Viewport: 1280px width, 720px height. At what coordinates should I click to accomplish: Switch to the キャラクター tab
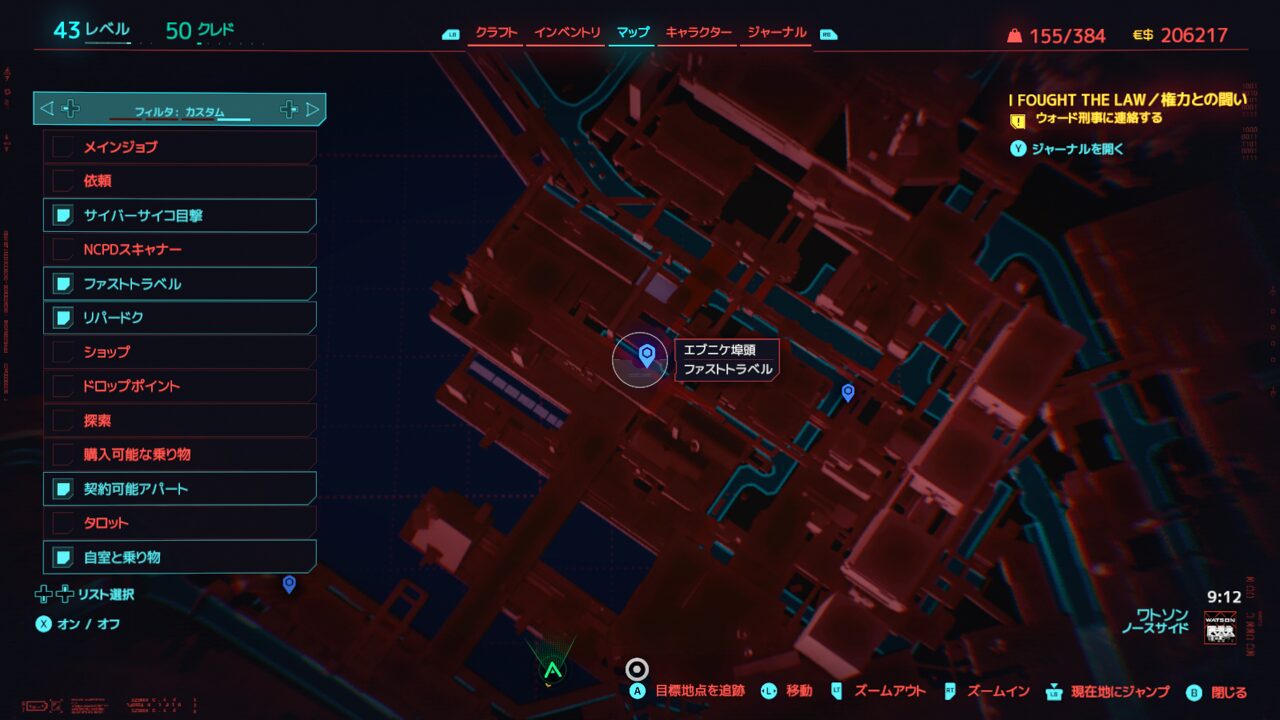(698, 33)
